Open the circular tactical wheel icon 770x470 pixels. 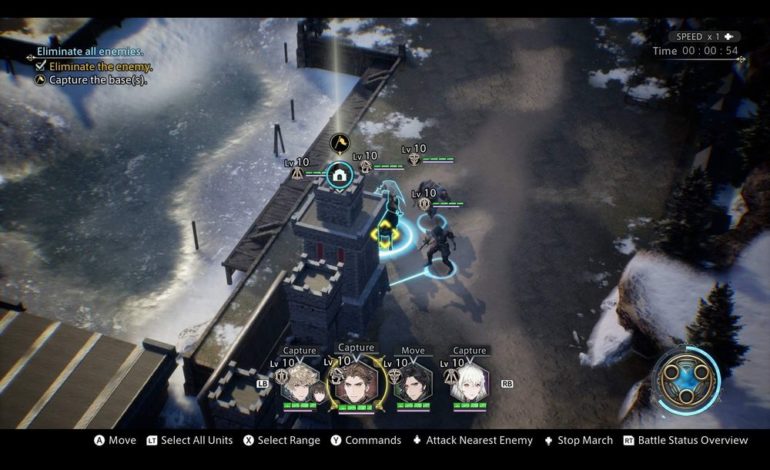(x=686, y=377)
